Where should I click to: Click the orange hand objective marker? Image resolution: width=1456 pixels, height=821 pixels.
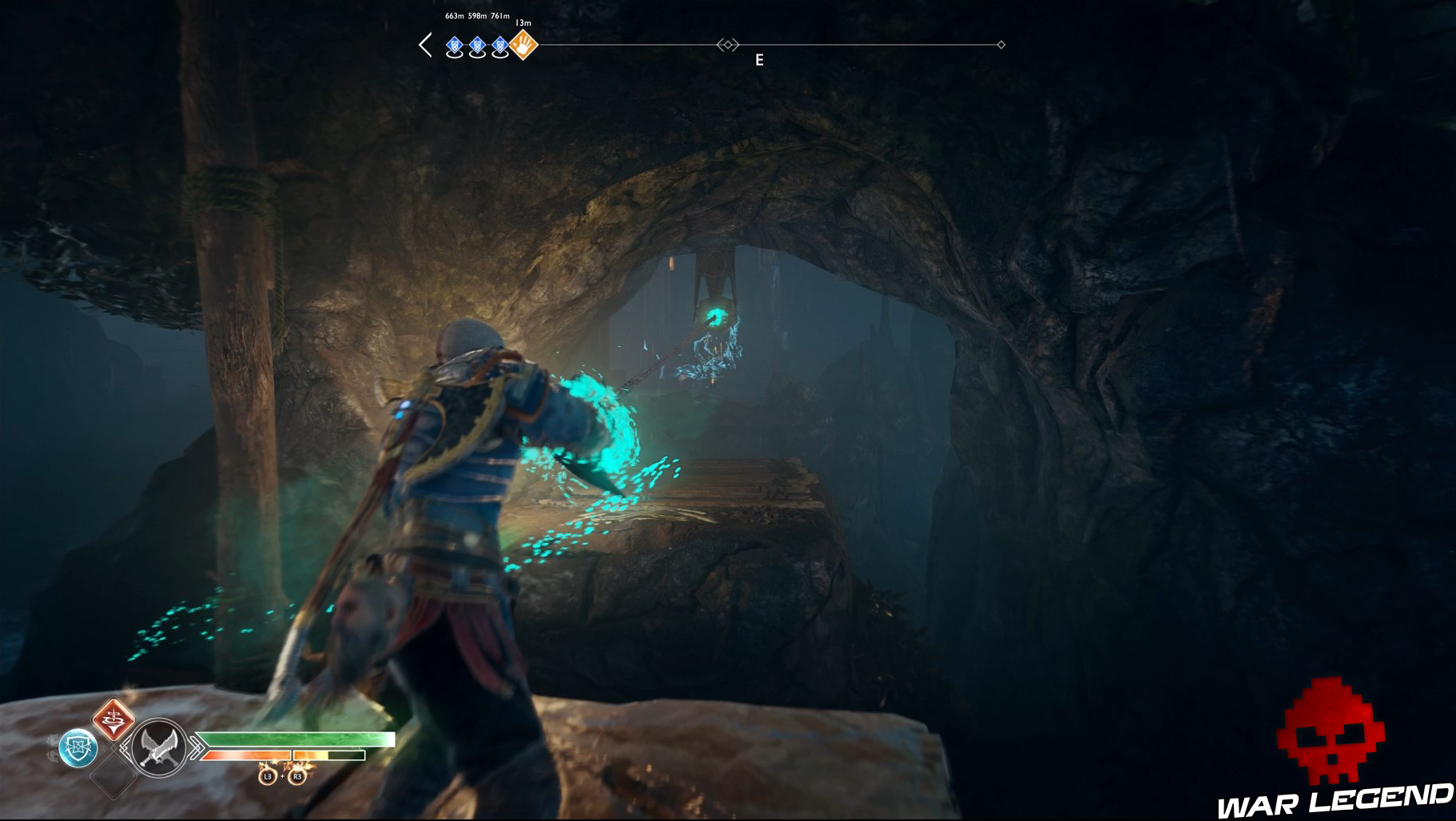(523, 46)
